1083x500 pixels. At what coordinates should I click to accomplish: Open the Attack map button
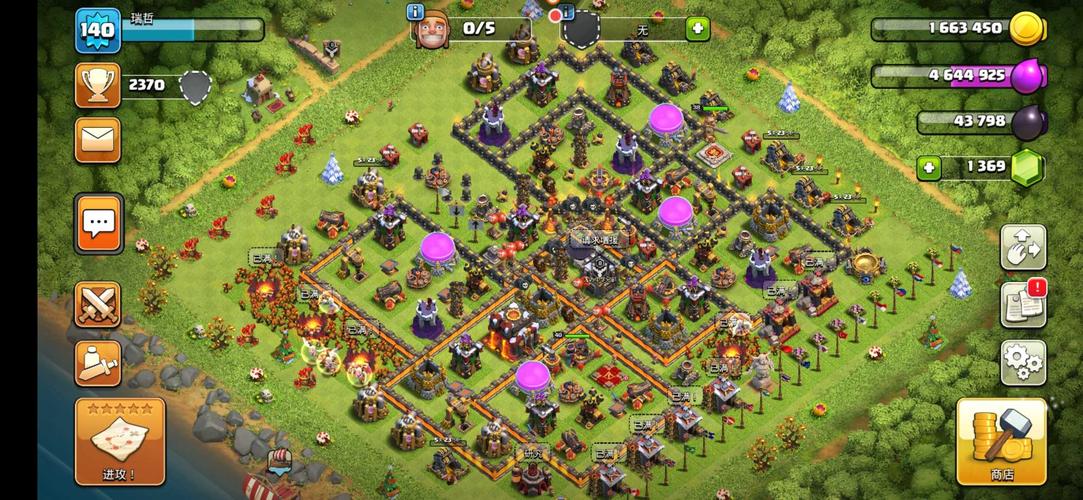[120, 441]
